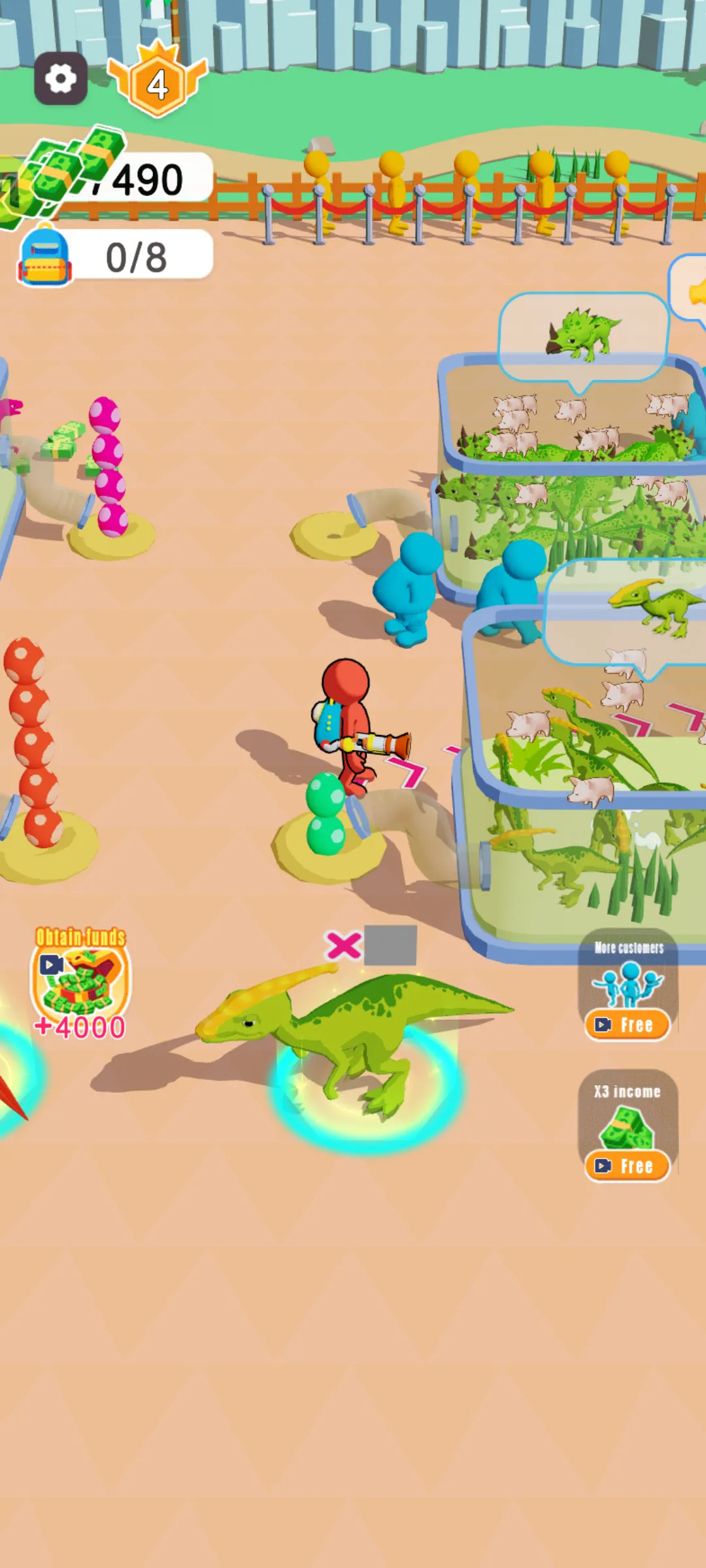Close the pink X above the dinosaur
This screenshot has width=706, height=1568.
click(343, 945)
